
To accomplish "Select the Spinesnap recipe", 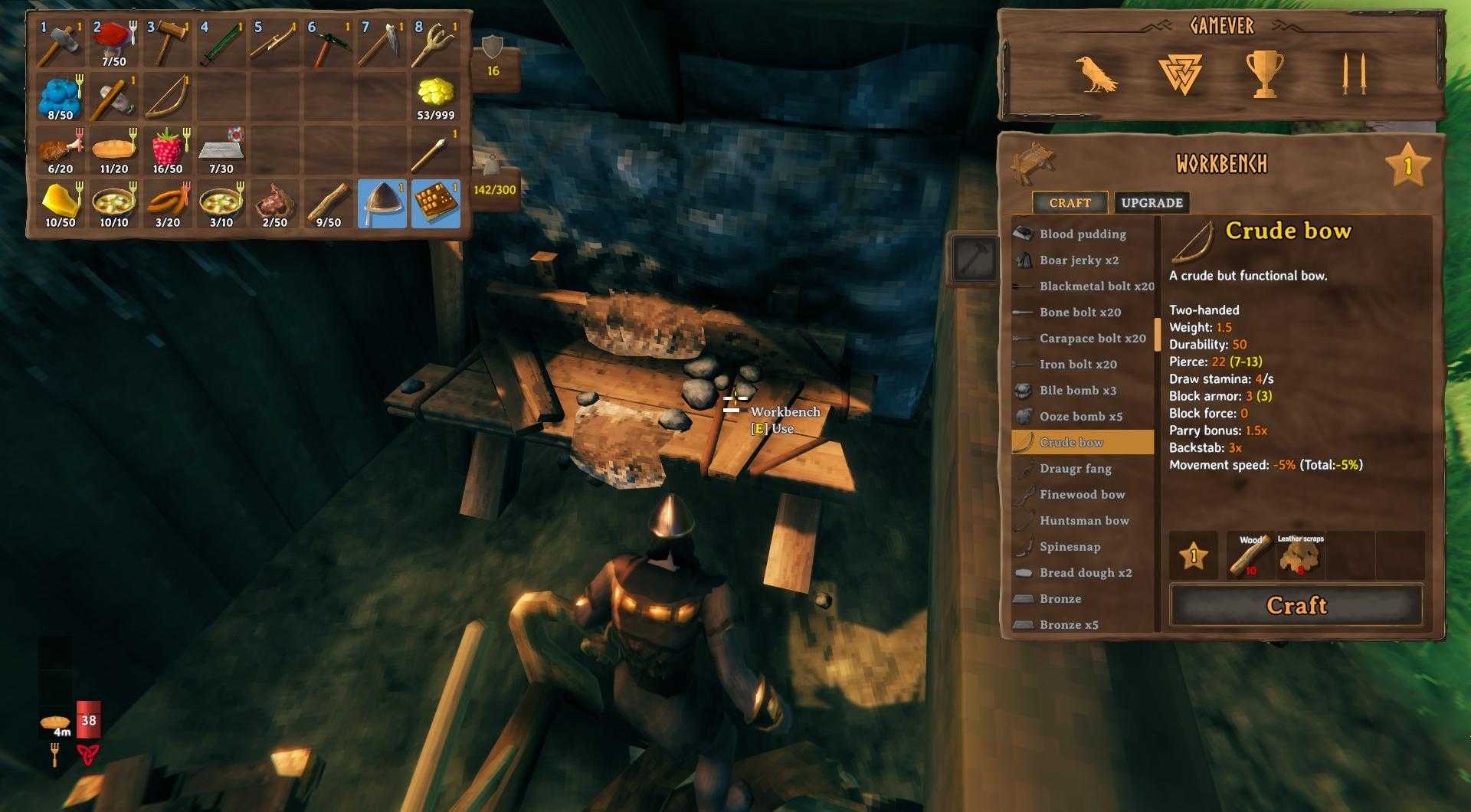I will (1070, 547).
